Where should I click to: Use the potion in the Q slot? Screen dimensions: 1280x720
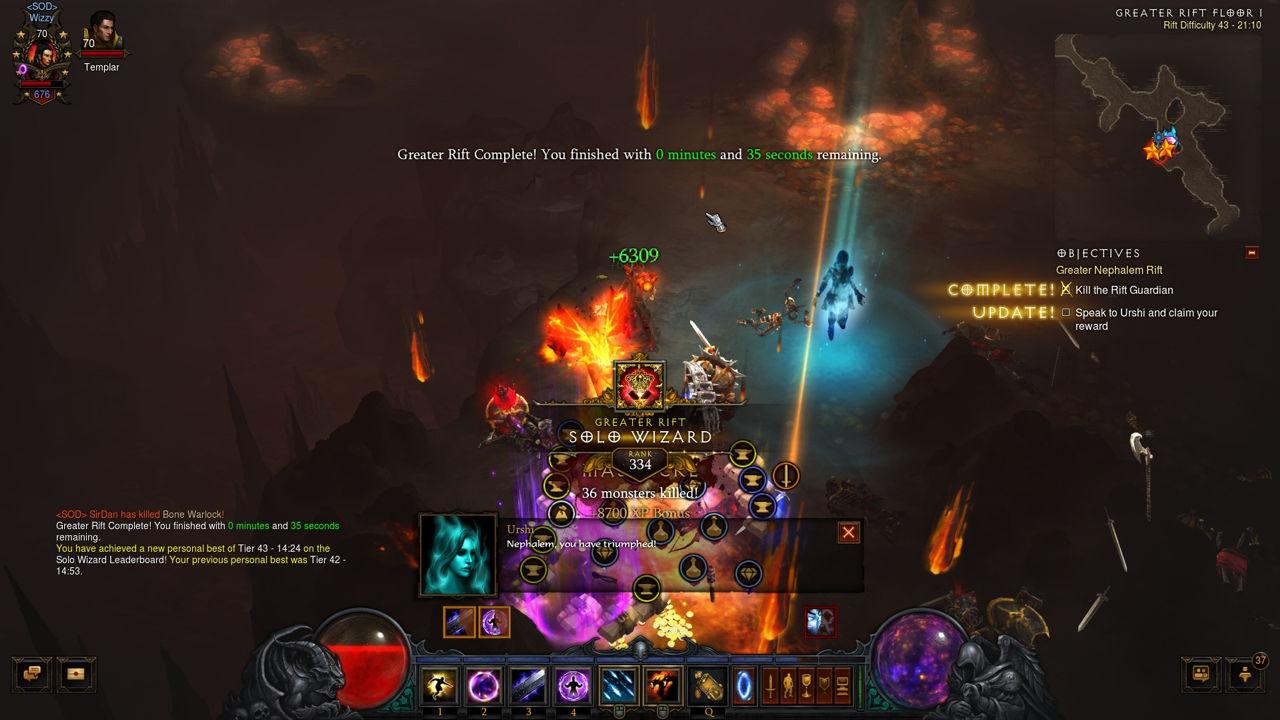pyautogui.click(x=709, y=686)
